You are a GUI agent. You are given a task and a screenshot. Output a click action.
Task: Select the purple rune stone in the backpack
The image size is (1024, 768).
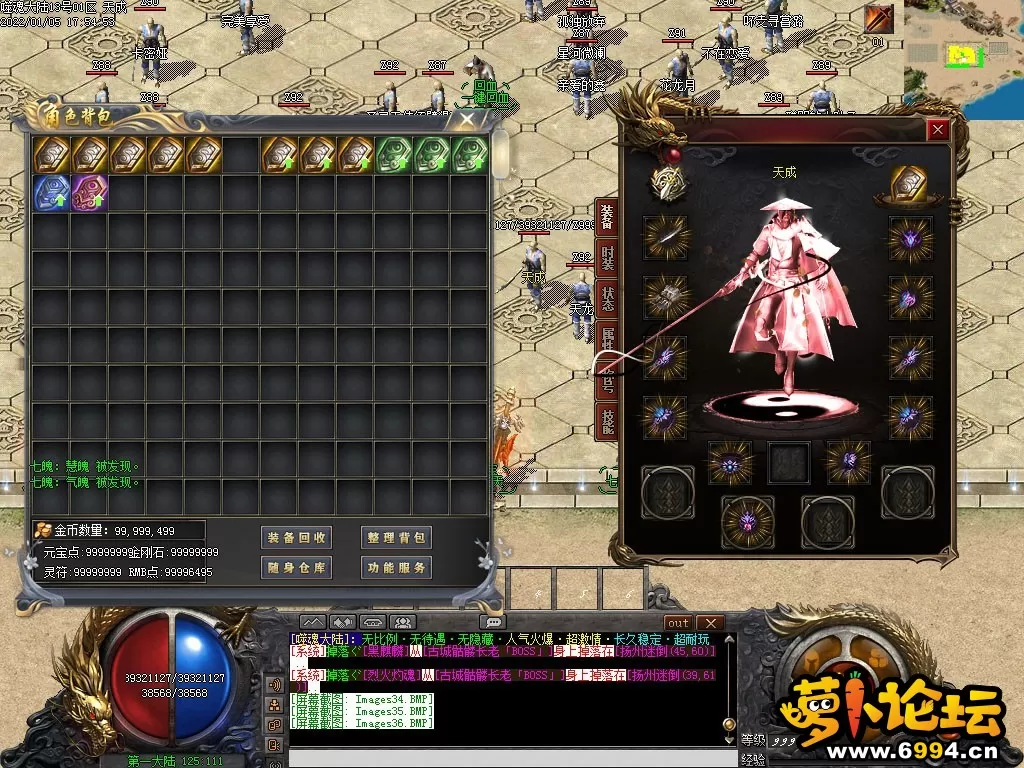point(89,193)
